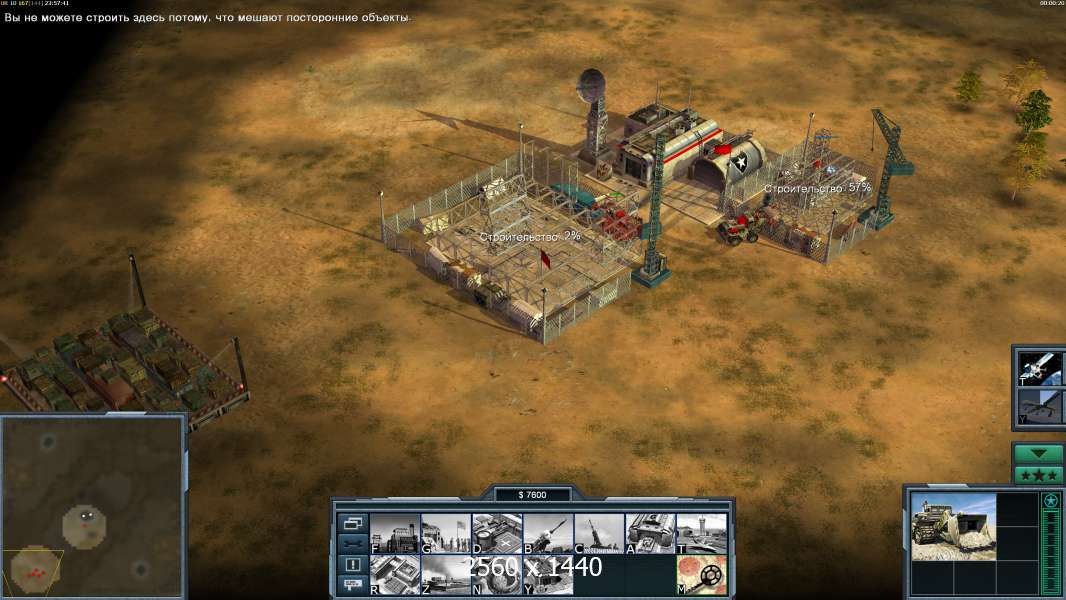This screenshot has height=600, width=1066.
Task: Select the build icon with hotkey N
Action: [x=497, y=575]
